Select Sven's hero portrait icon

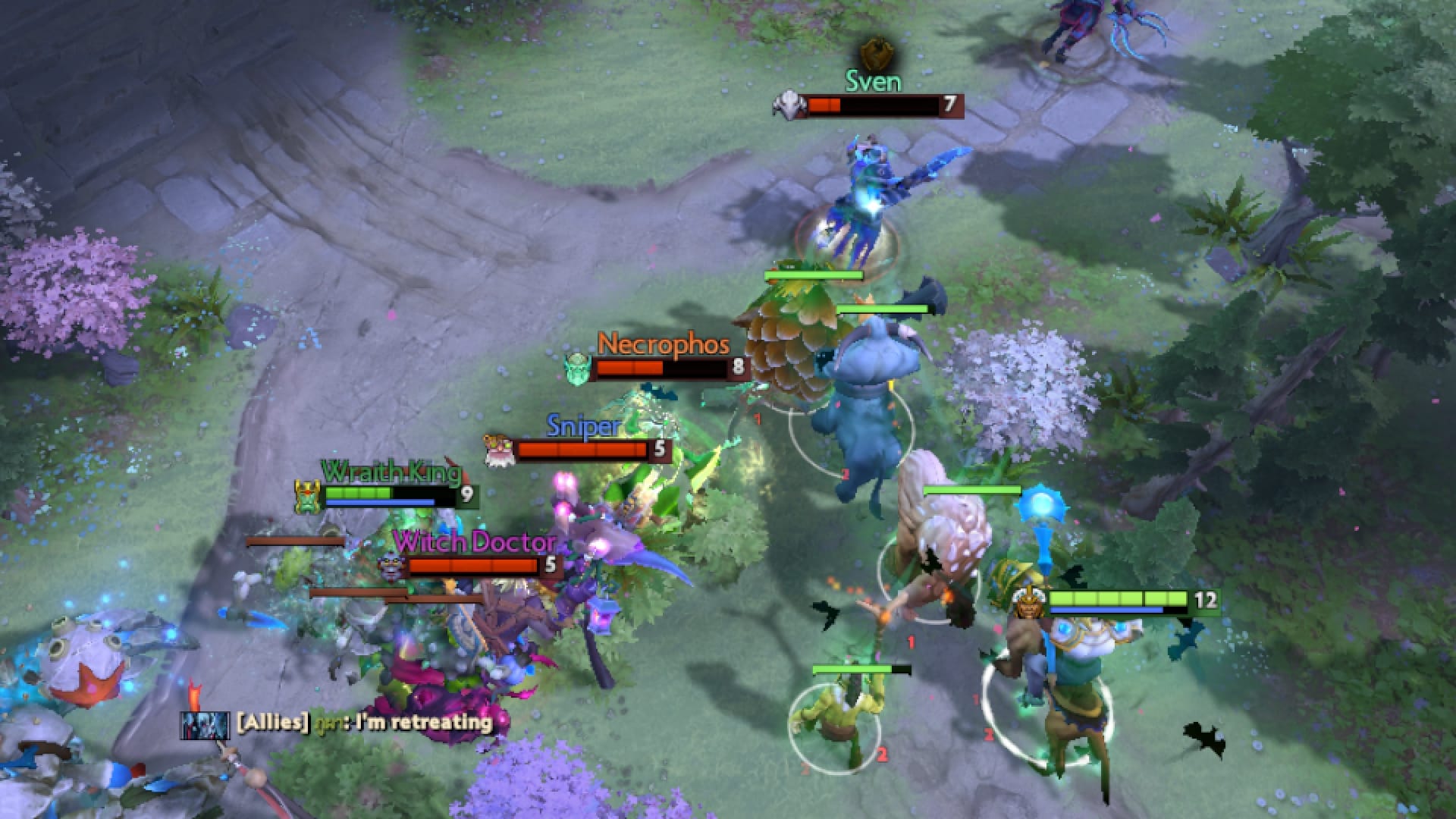tap(789, 105)
